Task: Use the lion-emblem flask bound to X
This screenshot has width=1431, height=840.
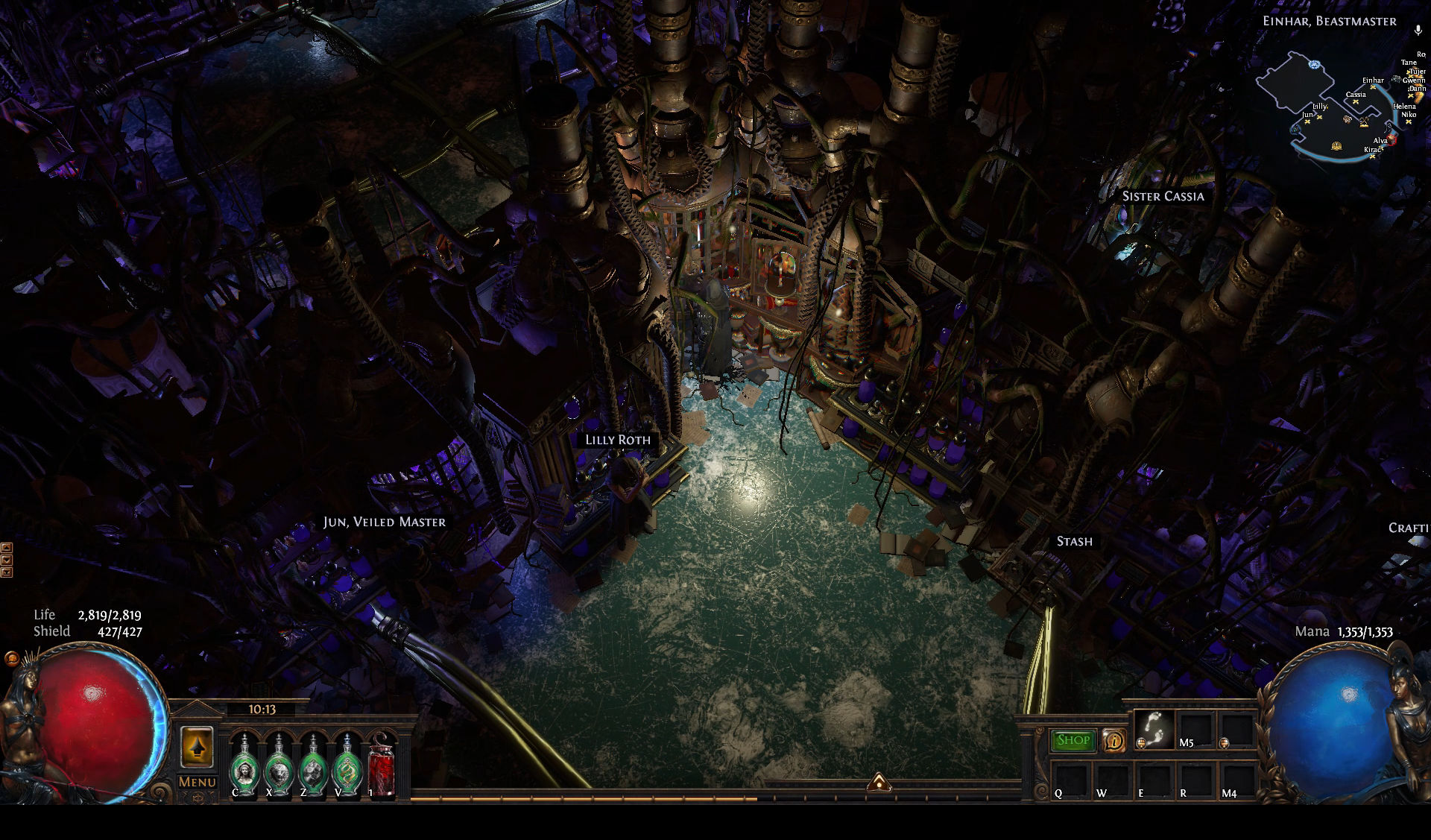Action: point(279,765)
